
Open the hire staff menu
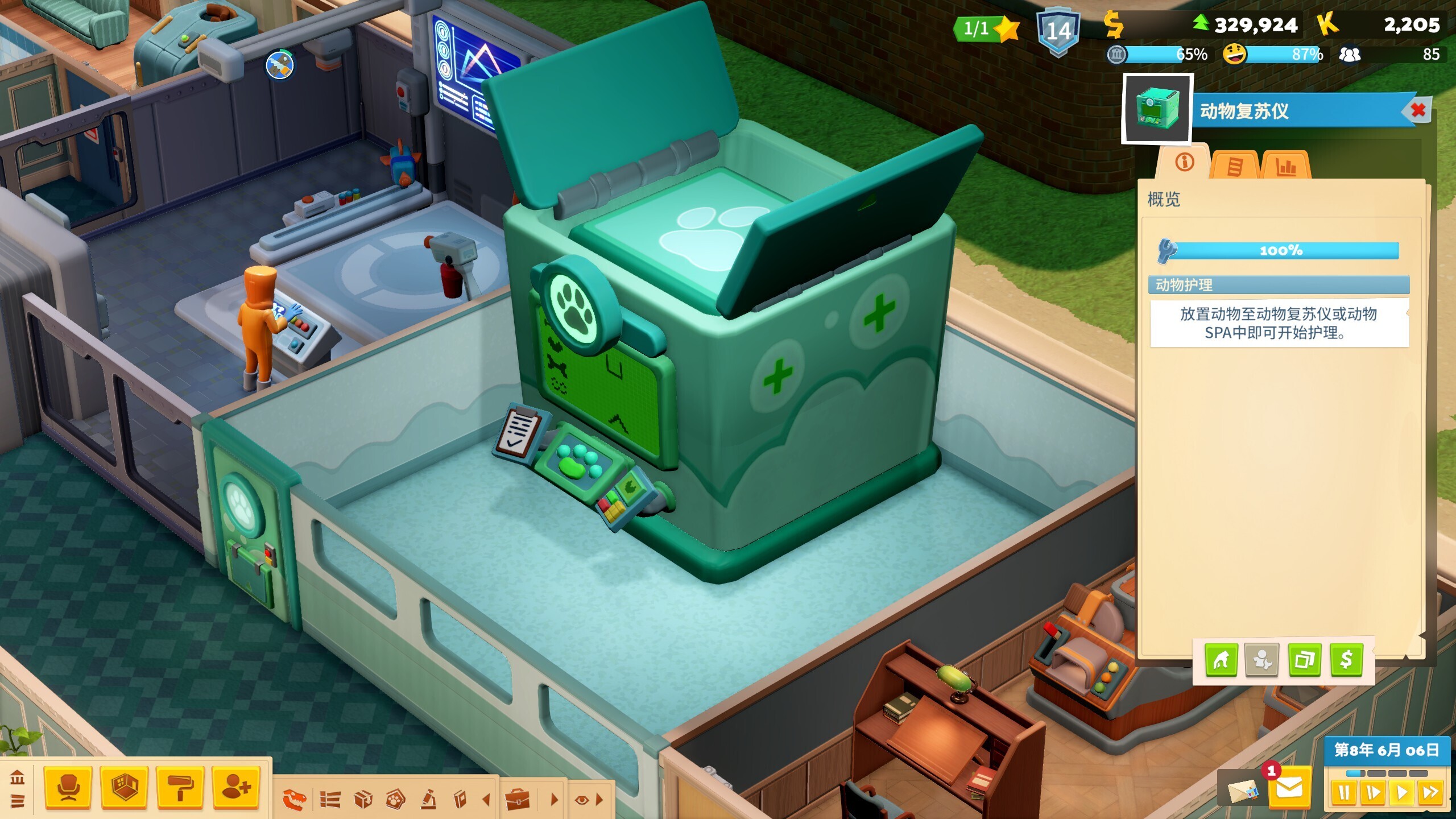[236, 788]
